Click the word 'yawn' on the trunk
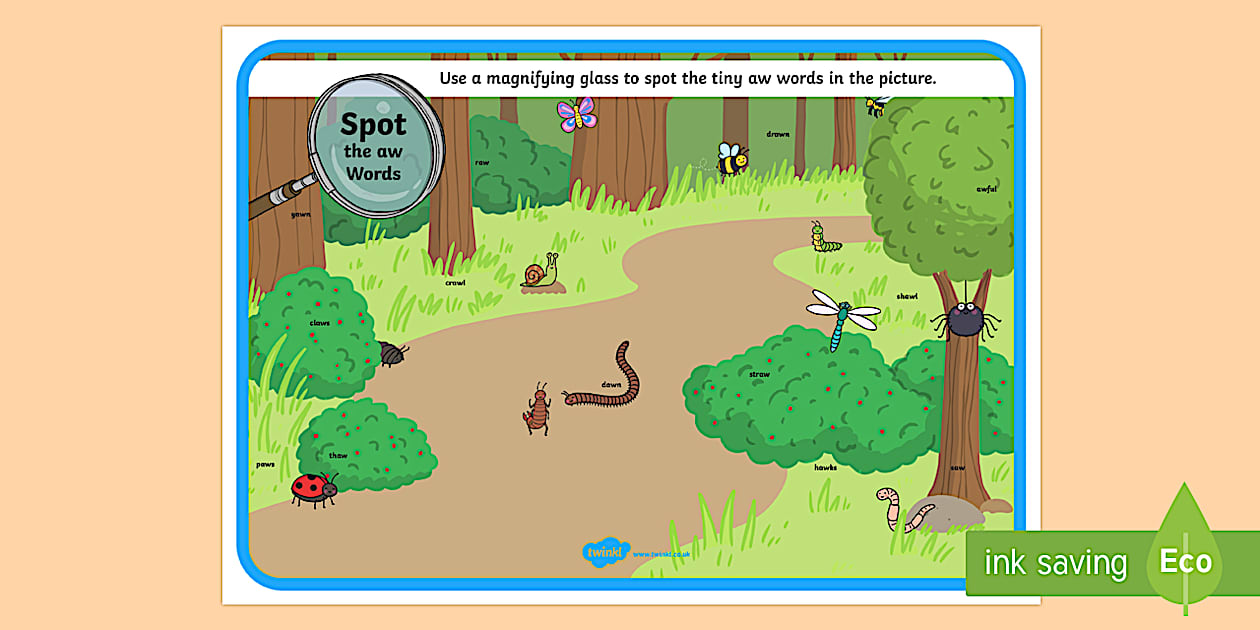The image size is (1260, 630). pos(301,214)
